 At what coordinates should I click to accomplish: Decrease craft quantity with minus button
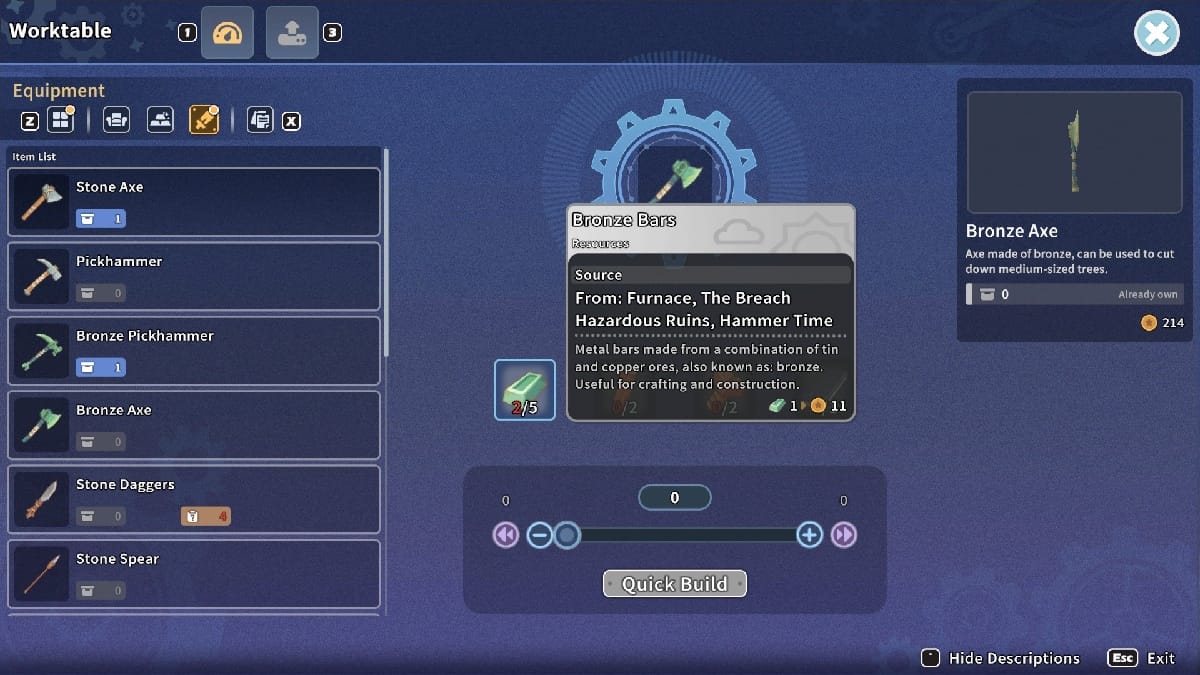539,535
